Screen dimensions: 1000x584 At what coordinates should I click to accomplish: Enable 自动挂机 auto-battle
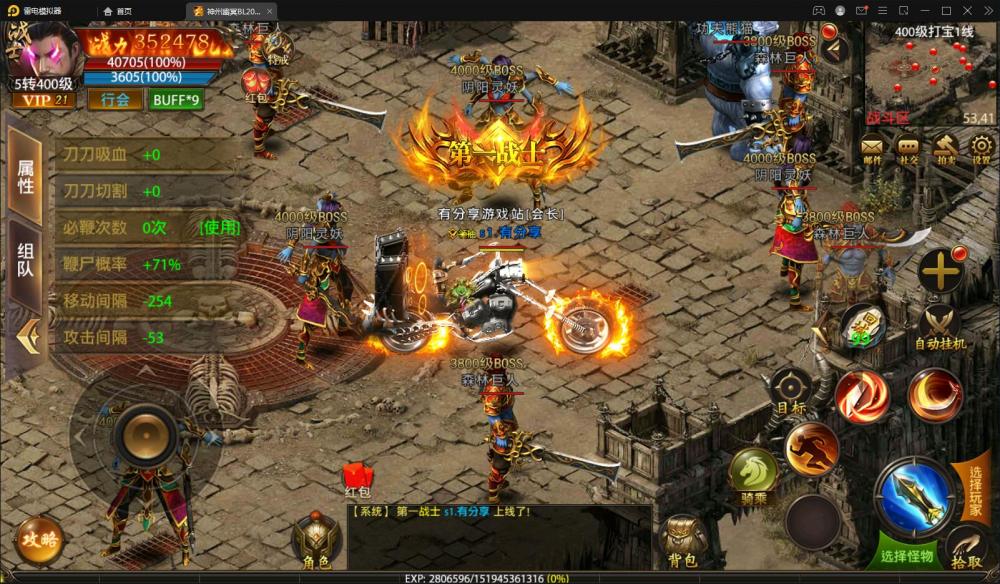[x=940, y=327]
